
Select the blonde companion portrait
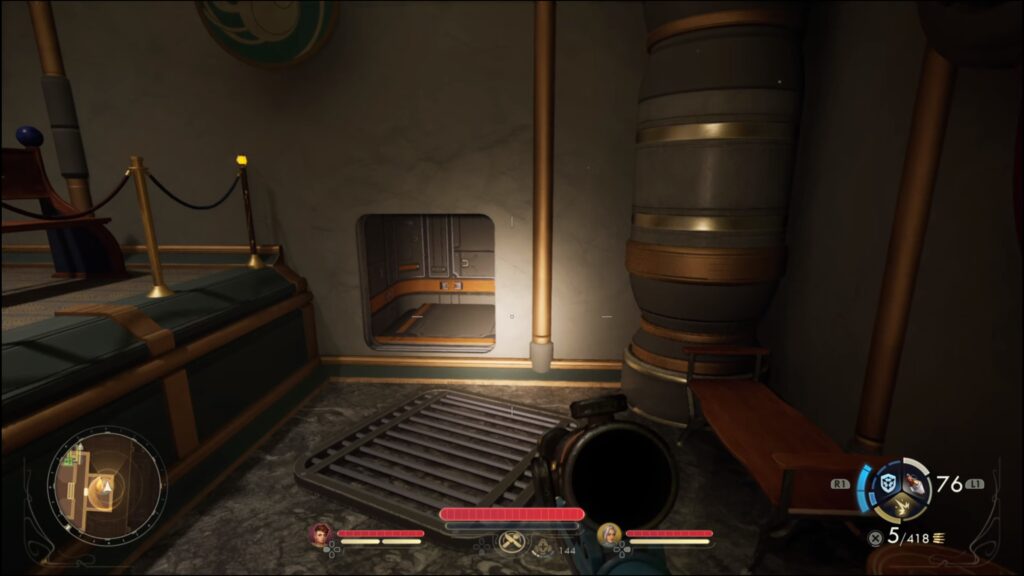click(608, 535)
